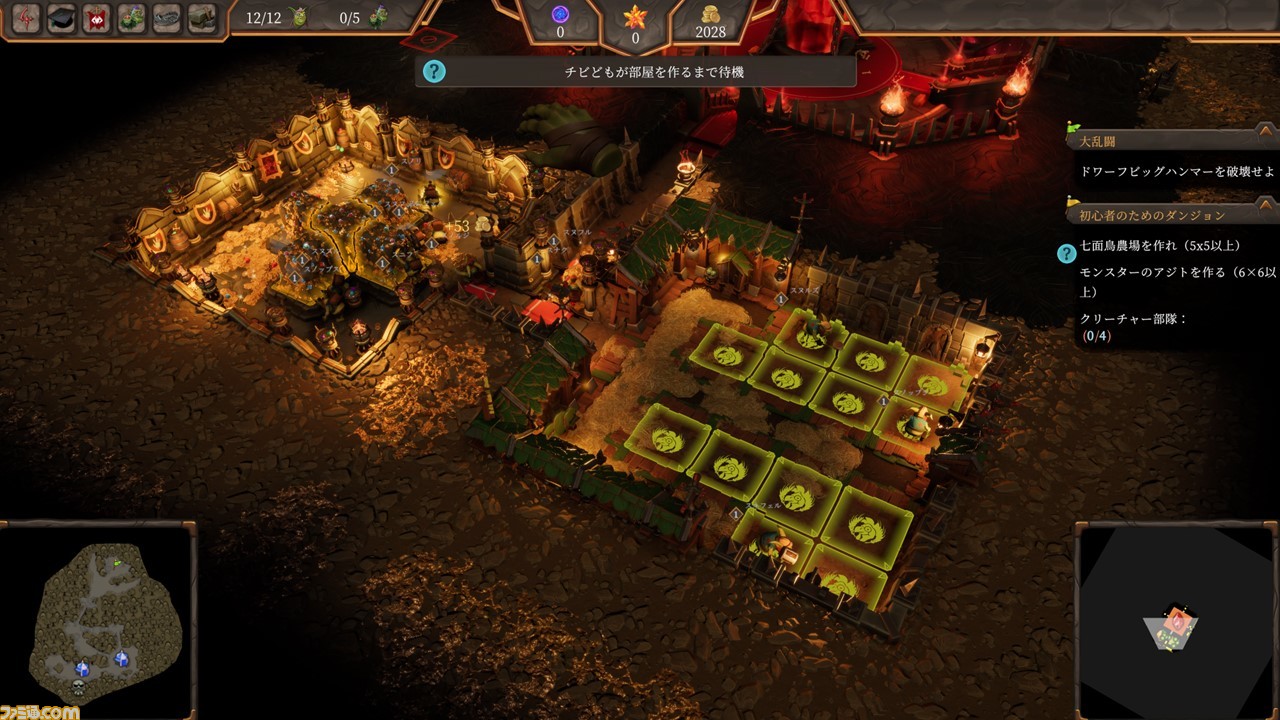Open the graduation cap research menu
The height and width of the screenshot is (720, 1280).
[x=62, y=18]
